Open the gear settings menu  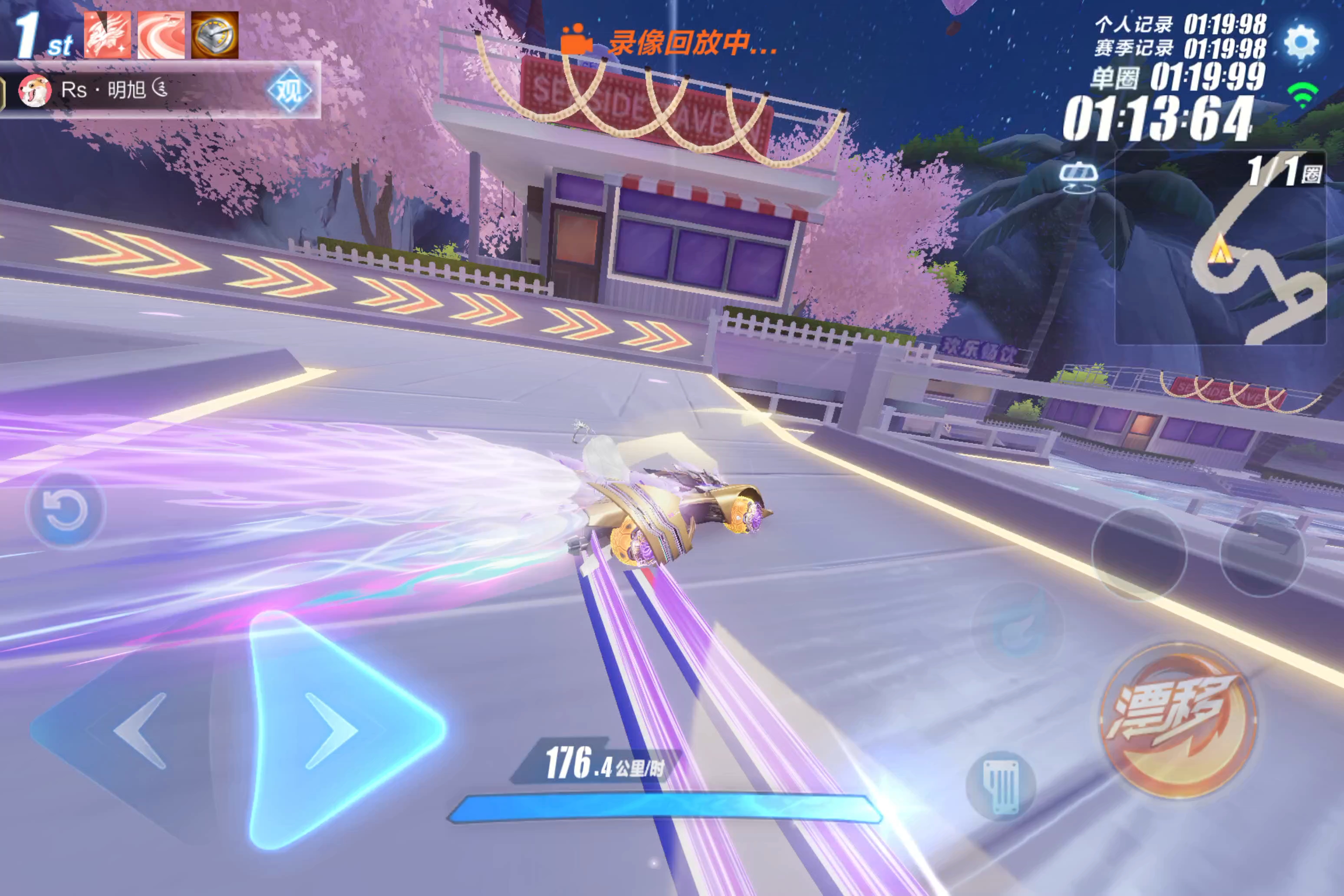click(x=1301, y=42)
